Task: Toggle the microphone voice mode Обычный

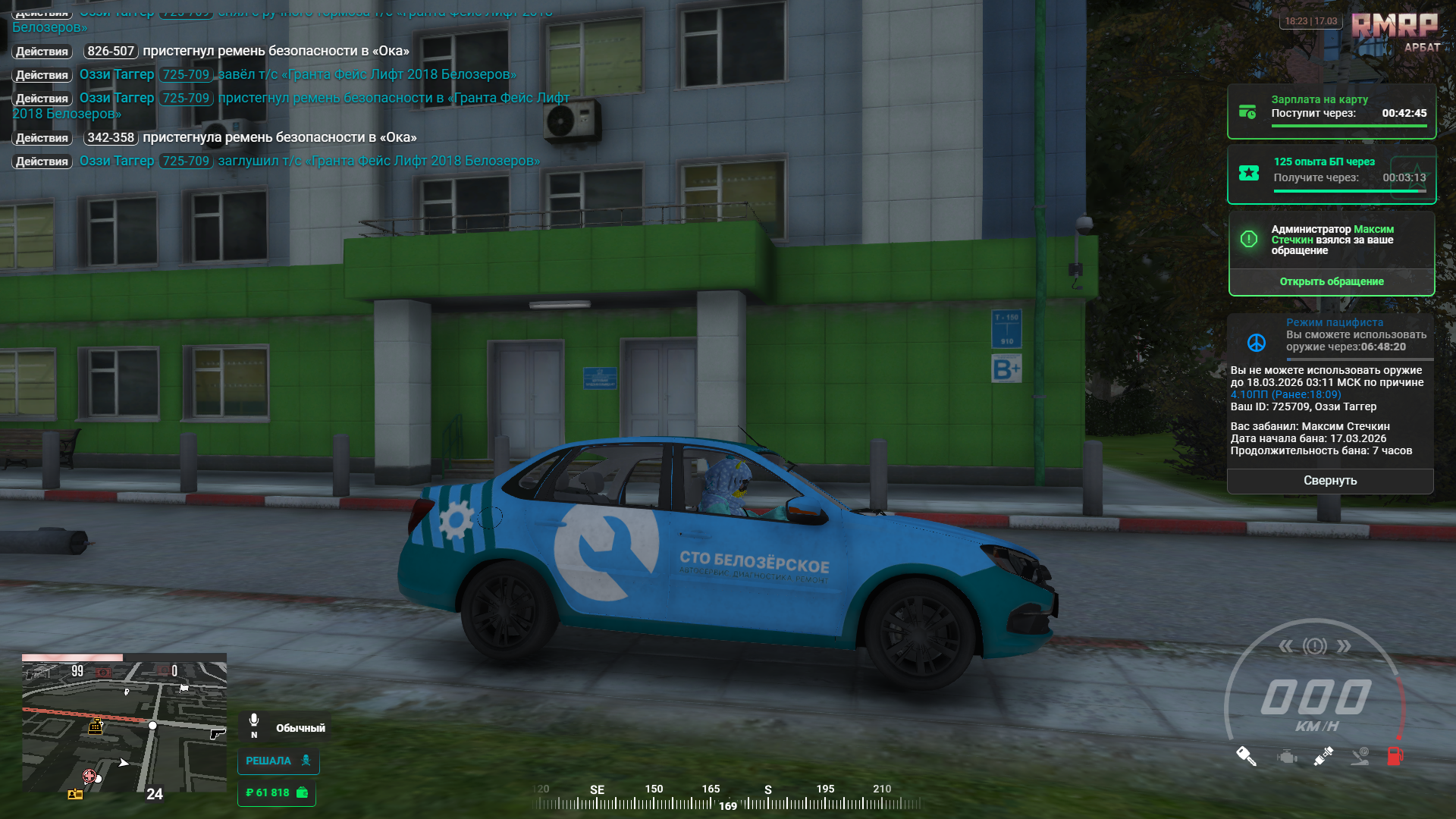Action: click(x=287, y=727)
